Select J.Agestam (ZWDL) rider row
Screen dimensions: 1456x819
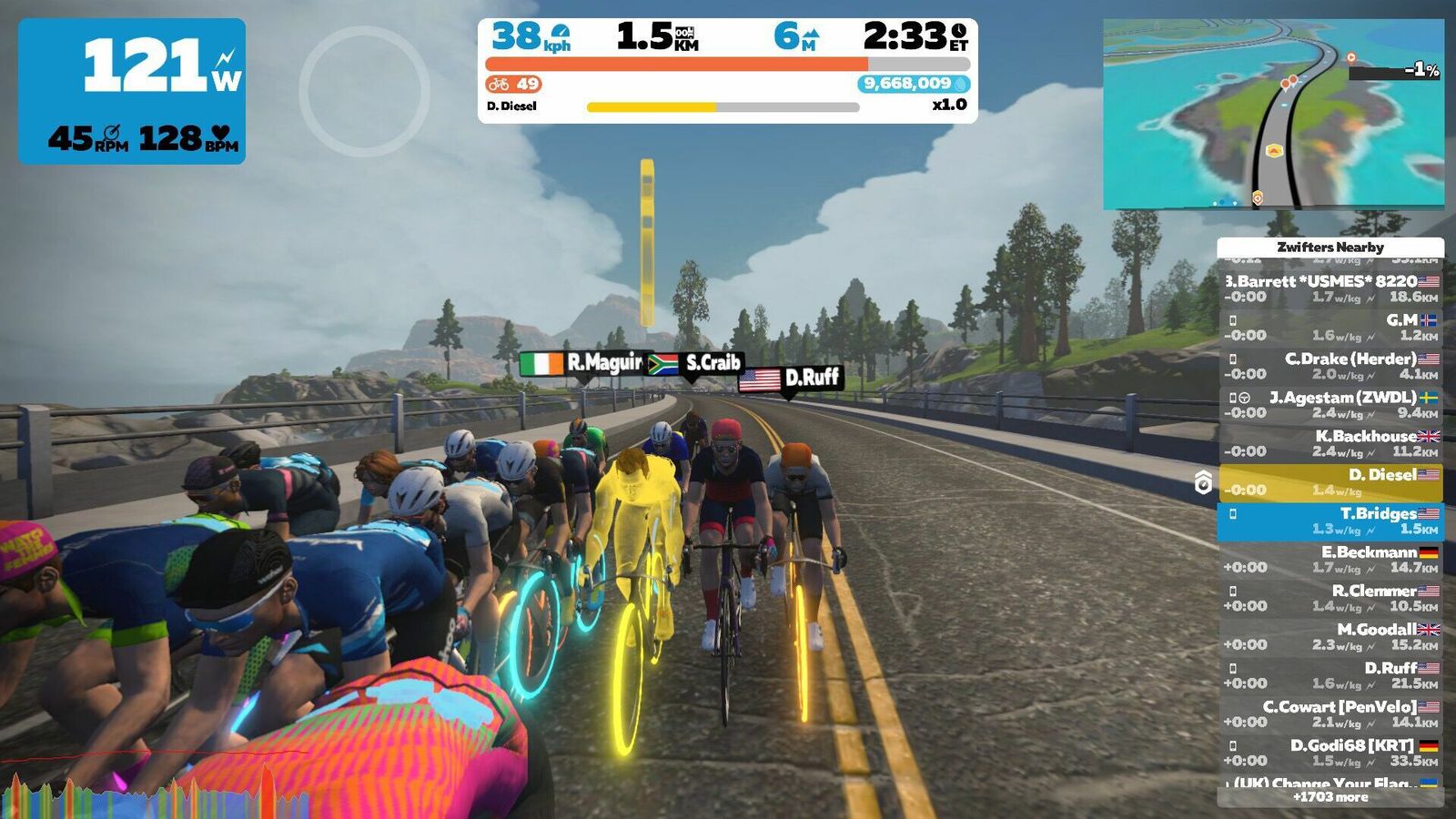coord(1330,405)
